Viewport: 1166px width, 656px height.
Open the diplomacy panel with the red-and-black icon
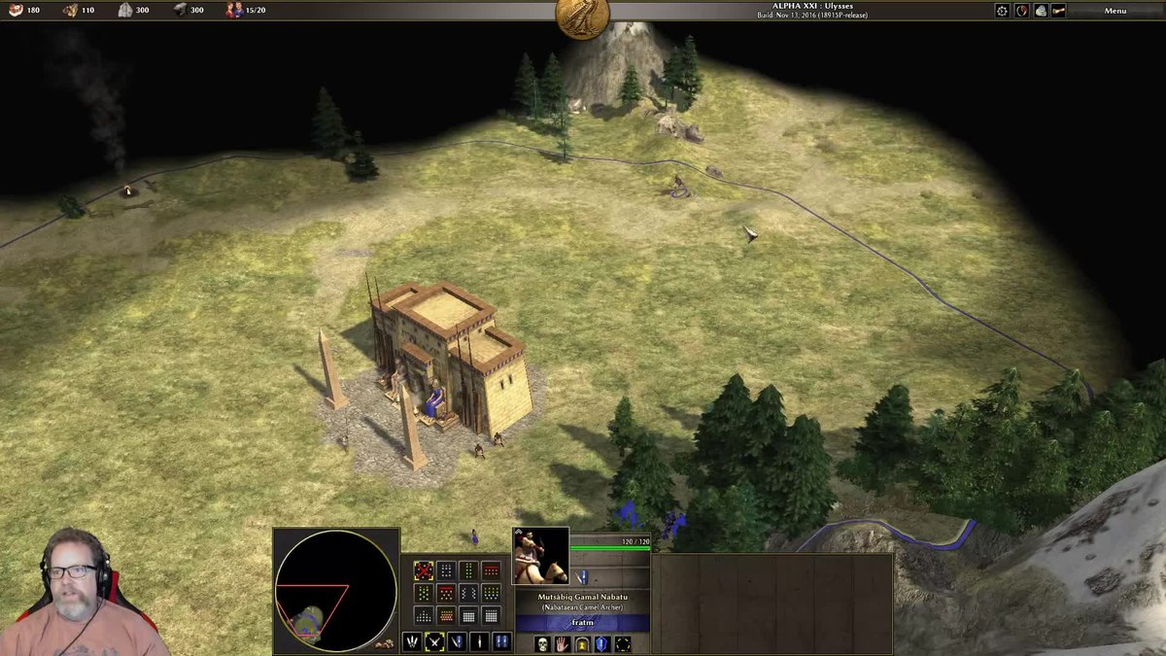(1021, 11)
